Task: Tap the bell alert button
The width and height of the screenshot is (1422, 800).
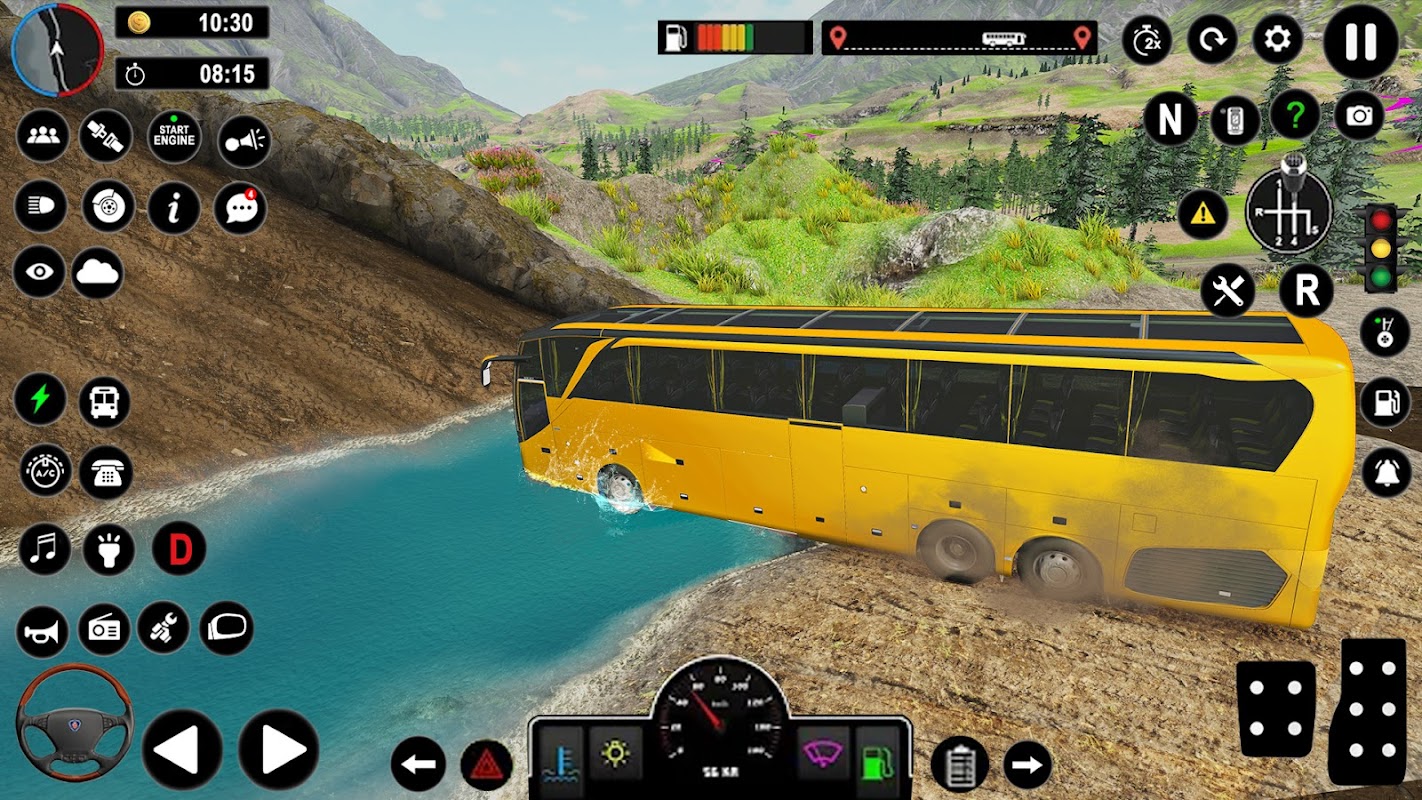Action: (1386, 472)
